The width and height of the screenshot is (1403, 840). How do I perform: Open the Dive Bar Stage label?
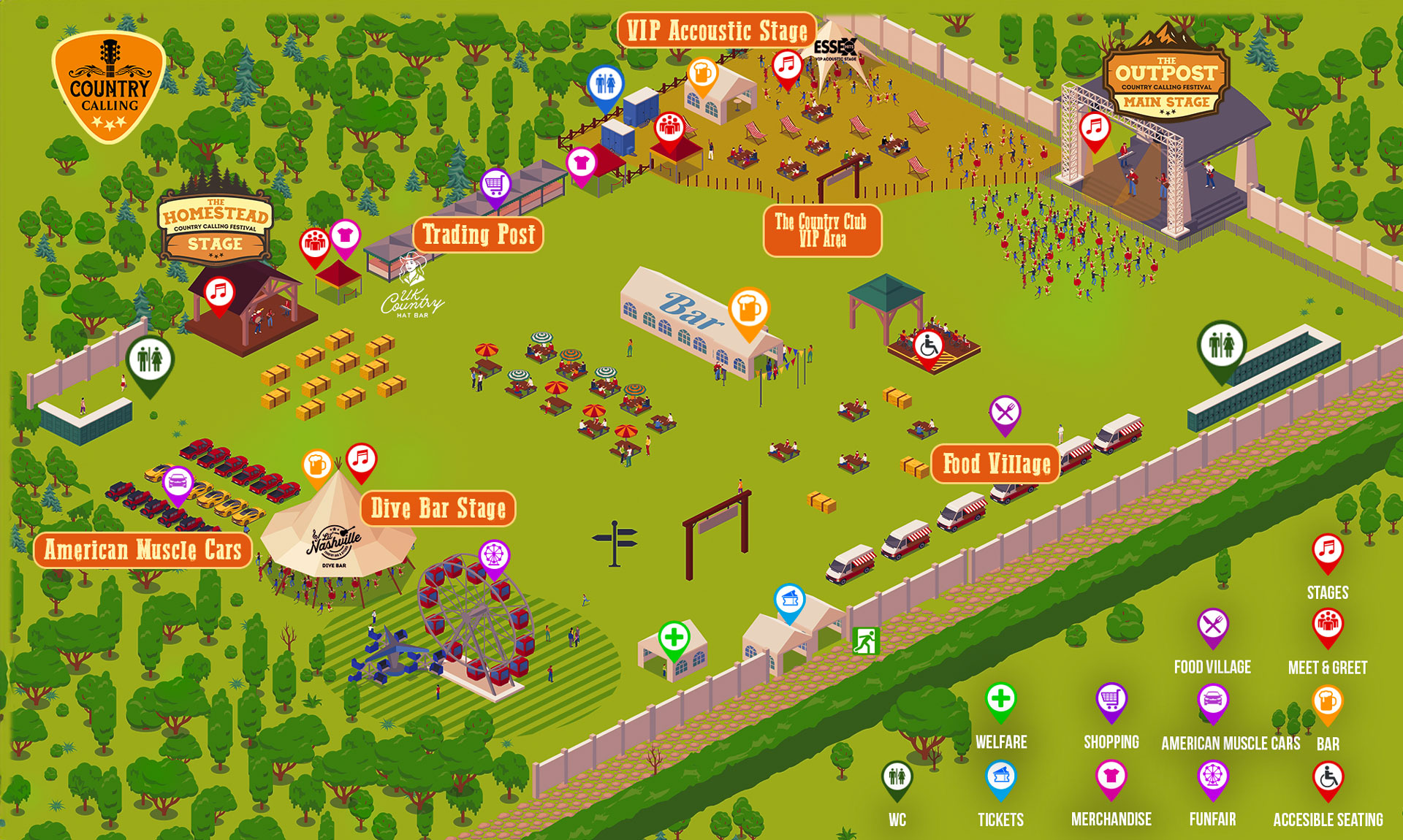[438, 508]
